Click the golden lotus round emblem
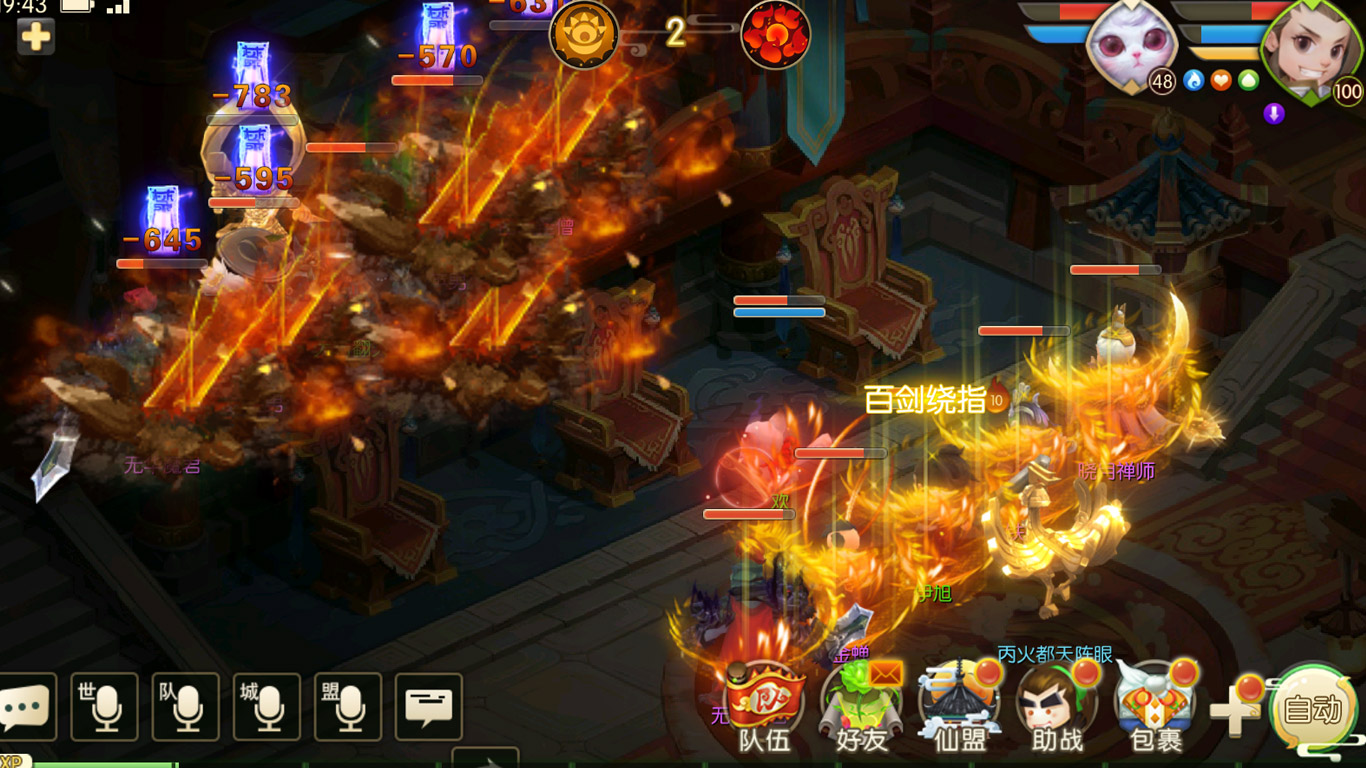Image resolution: width=1366 pixels, height=768 pixels. click(584, 35)
